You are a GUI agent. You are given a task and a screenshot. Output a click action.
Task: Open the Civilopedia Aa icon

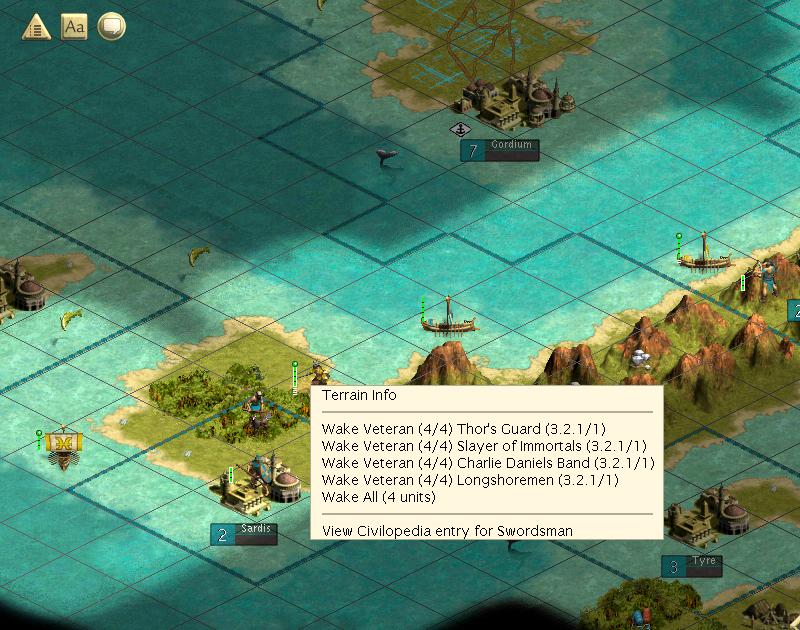coord(74,27)
